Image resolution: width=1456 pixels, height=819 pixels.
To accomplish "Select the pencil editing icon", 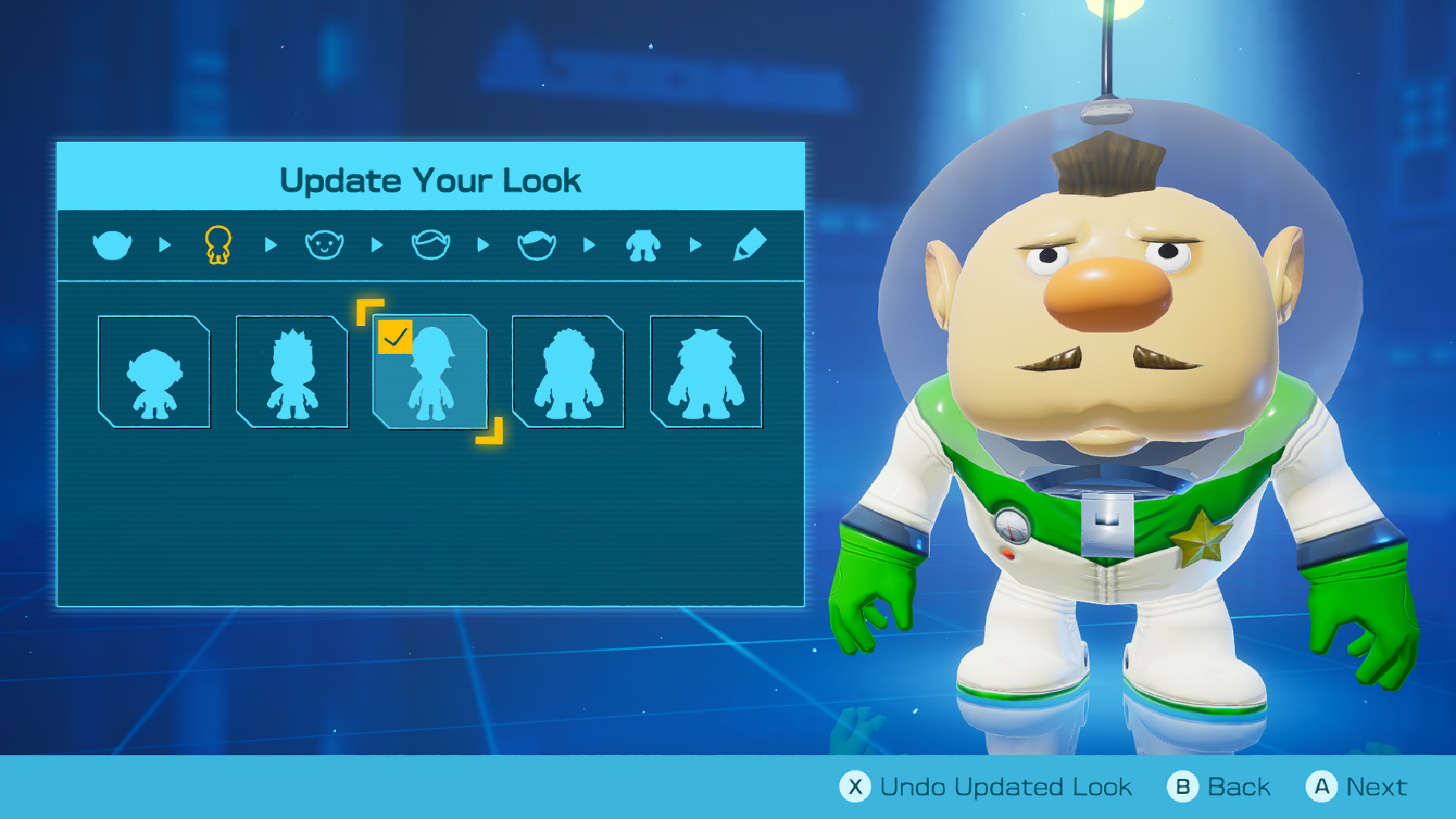I will coord(751,244).
